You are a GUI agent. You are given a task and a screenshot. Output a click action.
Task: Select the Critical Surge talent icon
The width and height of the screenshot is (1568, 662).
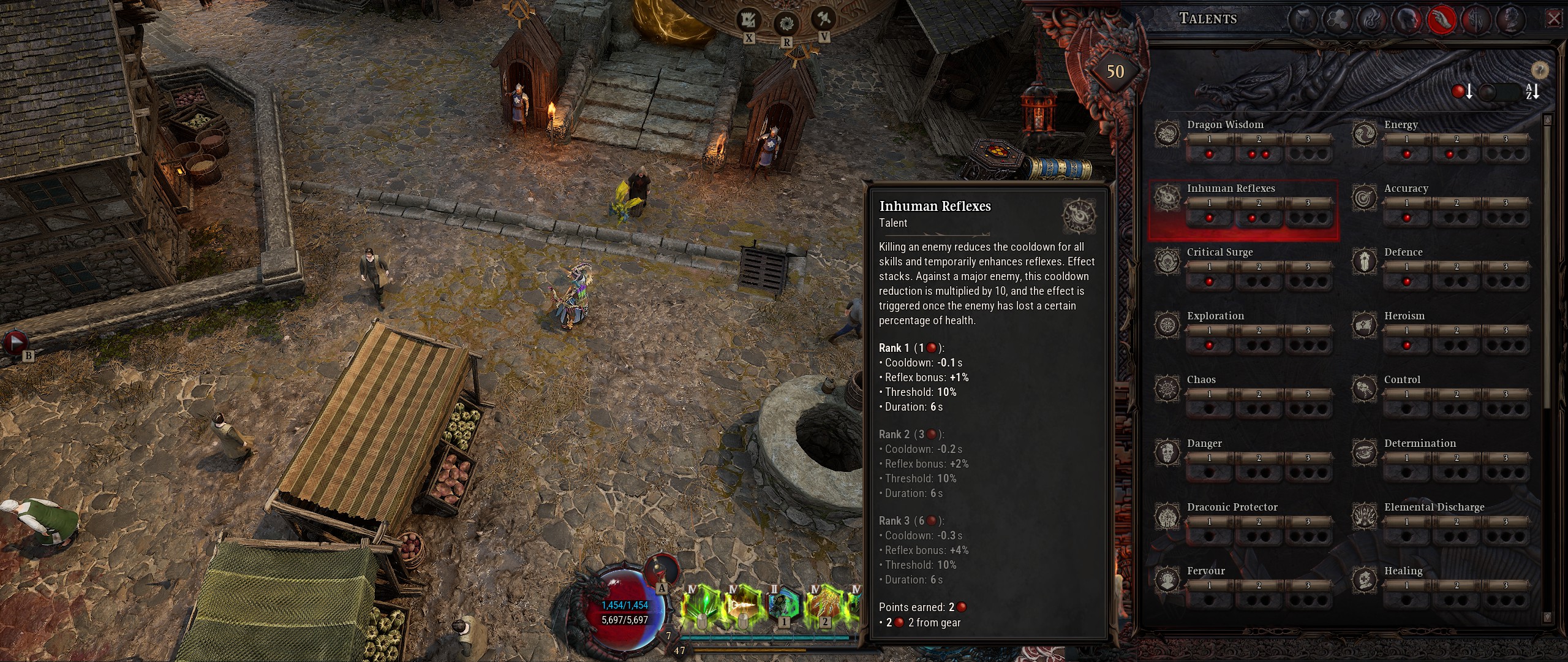coord(1167,261)
